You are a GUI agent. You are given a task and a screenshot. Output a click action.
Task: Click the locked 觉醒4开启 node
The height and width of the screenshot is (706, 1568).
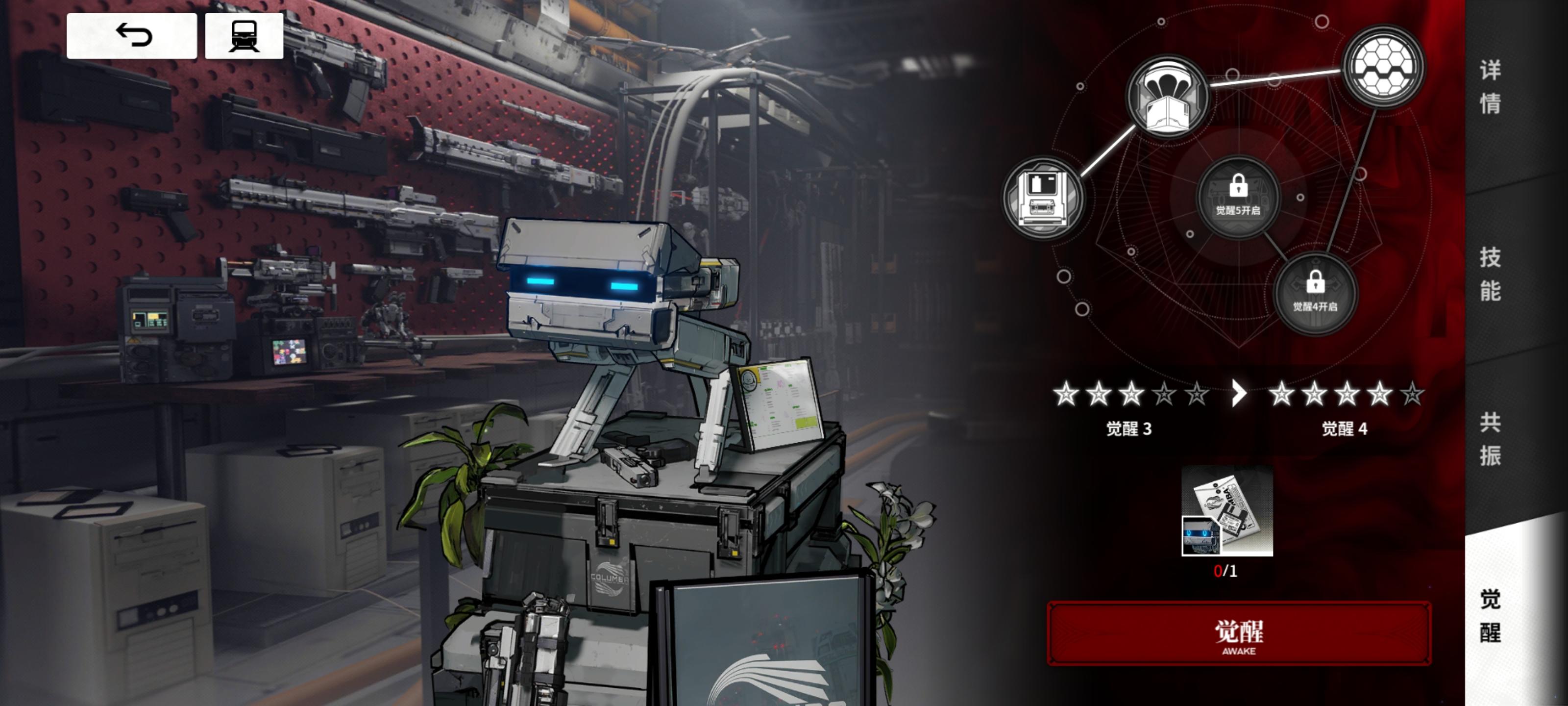pos(1315,292)
